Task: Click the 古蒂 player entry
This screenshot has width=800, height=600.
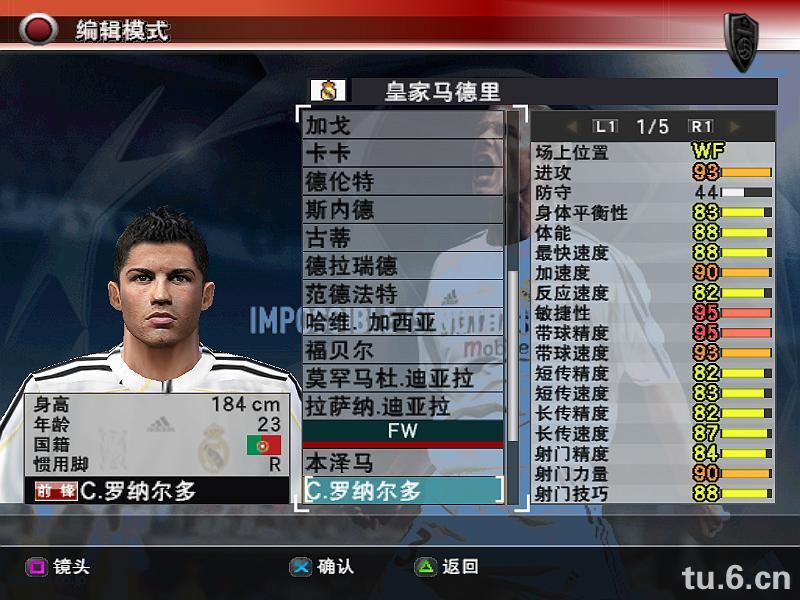Action: 403,237
